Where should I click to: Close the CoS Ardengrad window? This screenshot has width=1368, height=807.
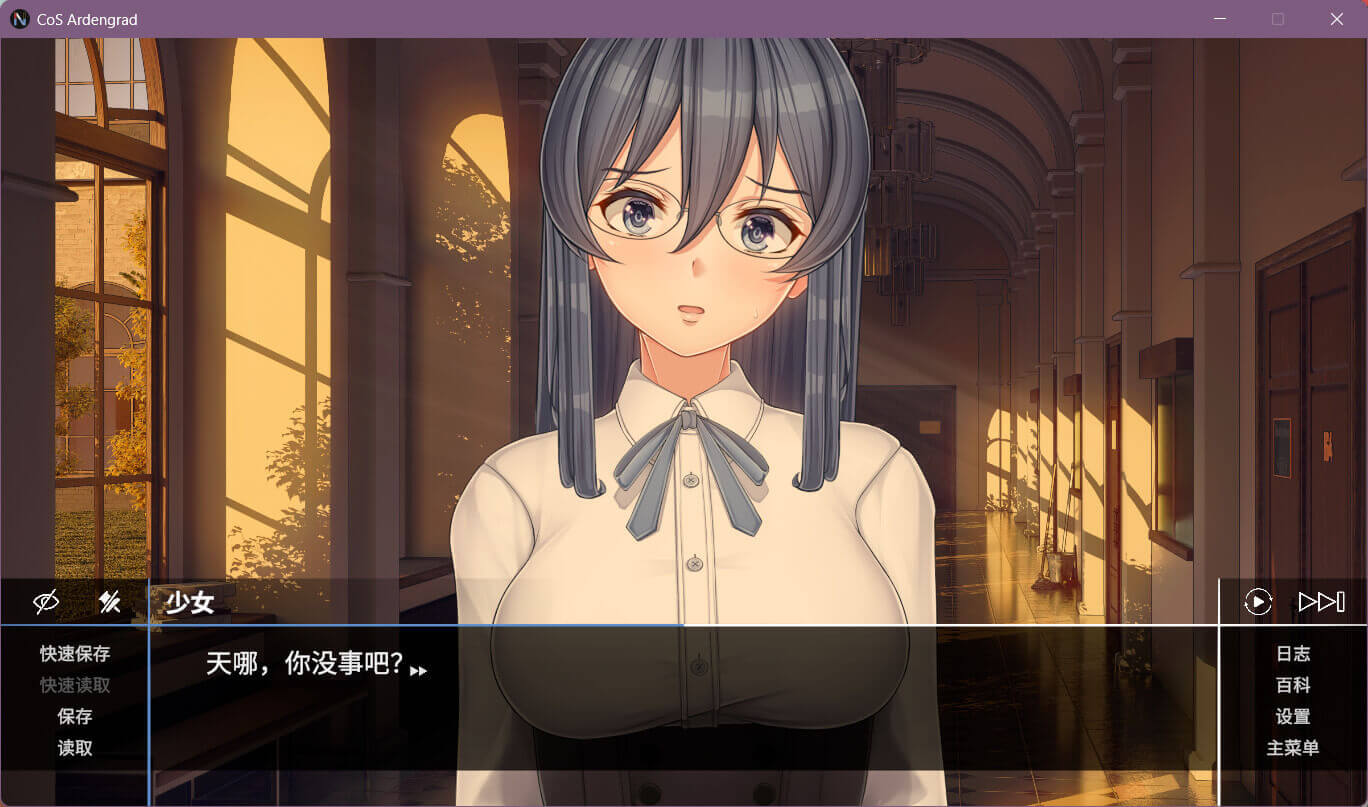(x=1336, y=19)
